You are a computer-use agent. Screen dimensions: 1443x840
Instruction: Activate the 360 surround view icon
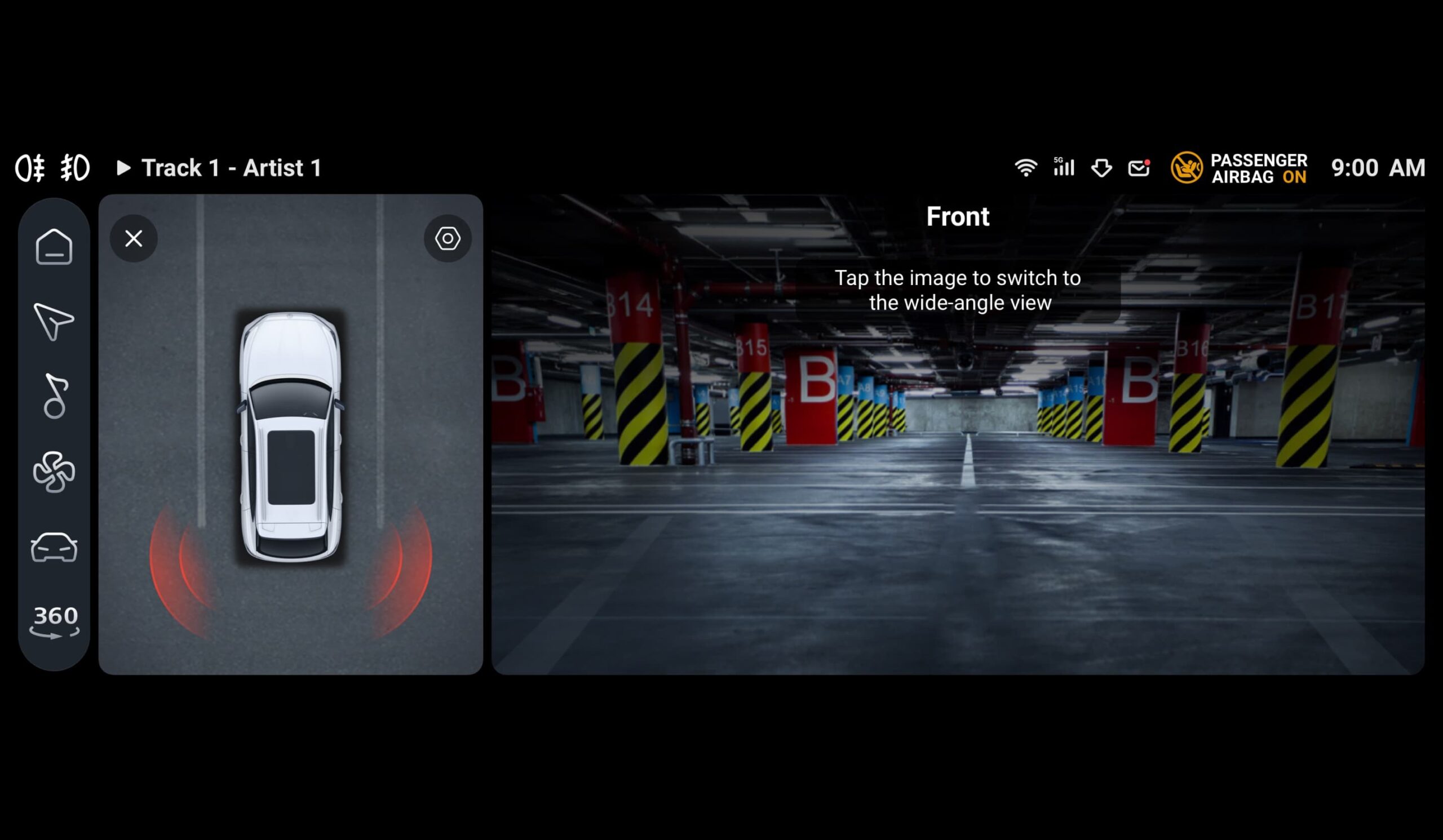click(55, 621)
